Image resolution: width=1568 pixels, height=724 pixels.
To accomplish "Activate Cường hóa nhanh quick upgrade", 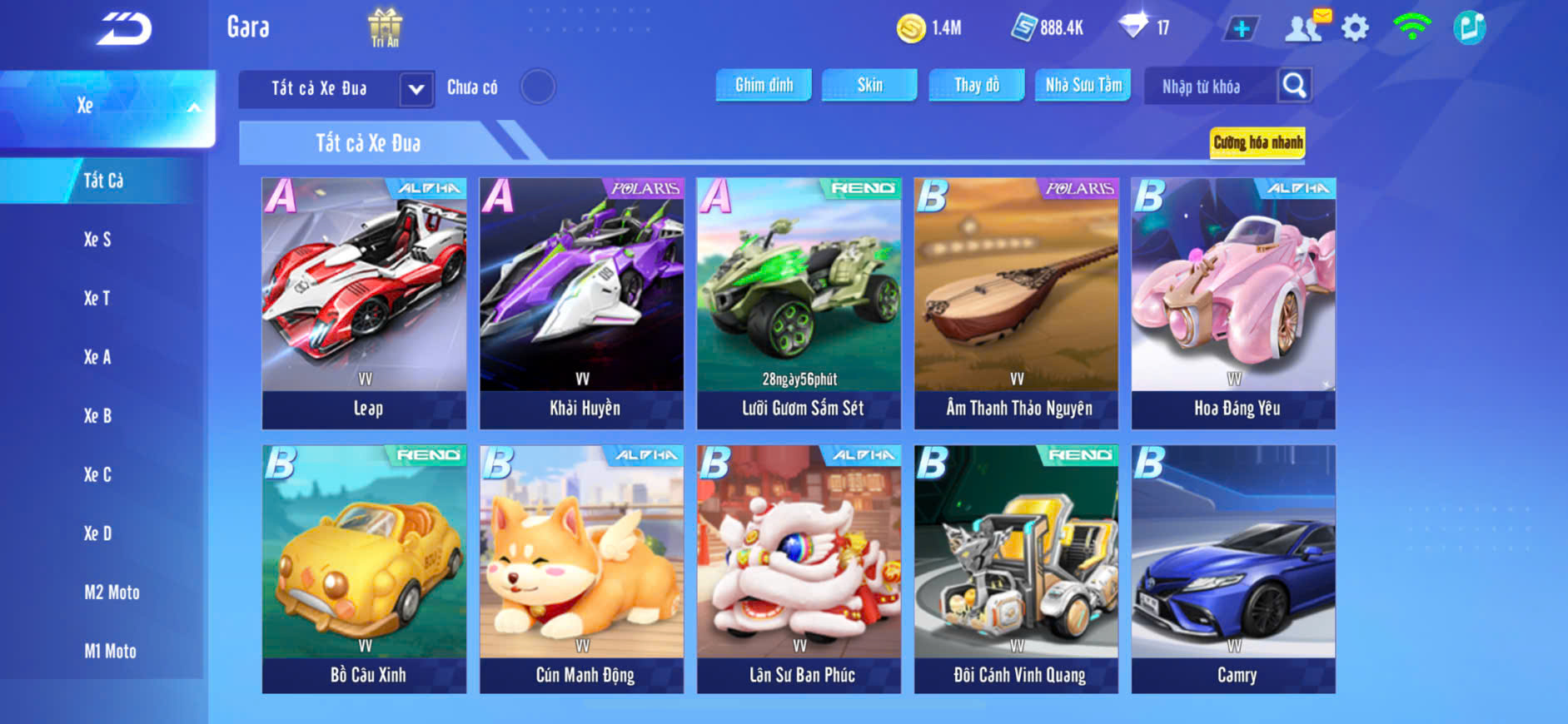I will tap(1257, 142).
